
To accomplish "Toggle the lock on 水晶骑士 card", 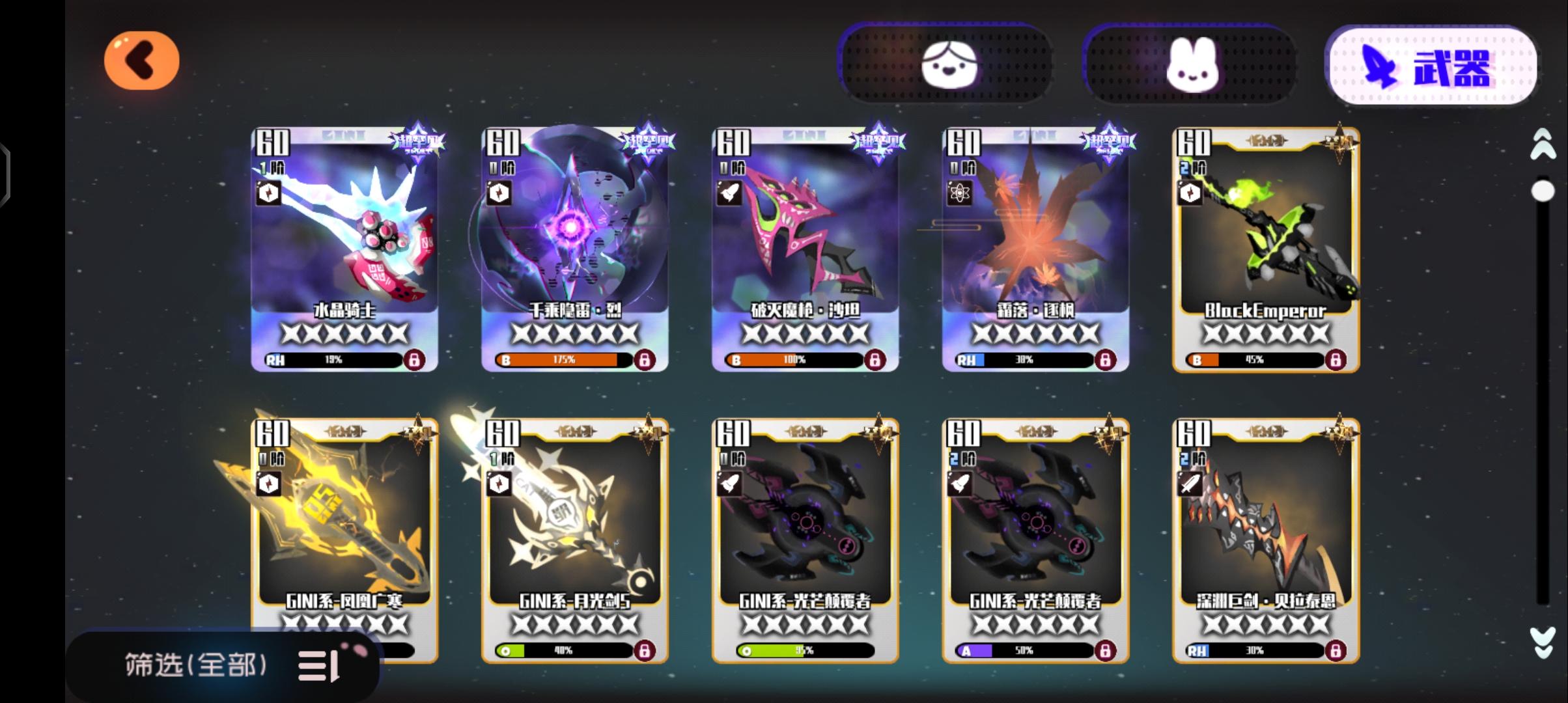I will pos(414,359).
